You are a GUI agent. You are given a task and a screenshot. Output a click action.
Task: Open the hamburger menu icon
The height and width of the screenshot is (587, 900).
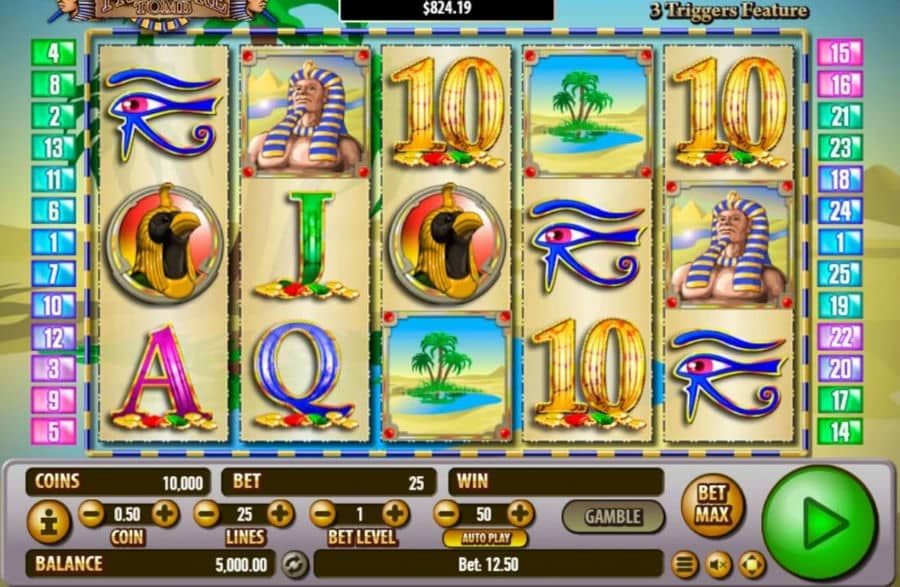tap(685, 565)
